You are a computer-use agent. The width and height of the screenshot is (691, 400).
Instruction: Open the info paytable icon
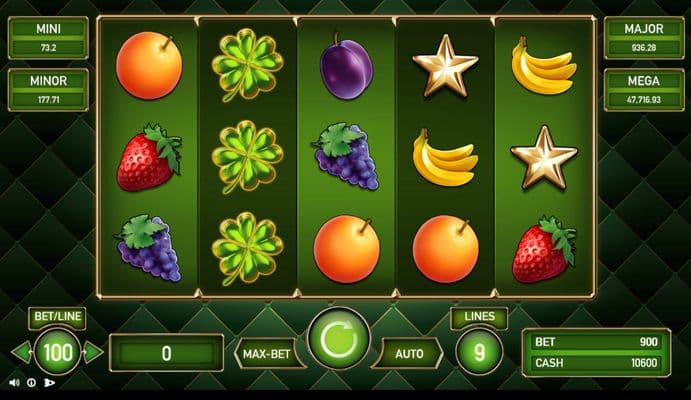tap(31, 382)
